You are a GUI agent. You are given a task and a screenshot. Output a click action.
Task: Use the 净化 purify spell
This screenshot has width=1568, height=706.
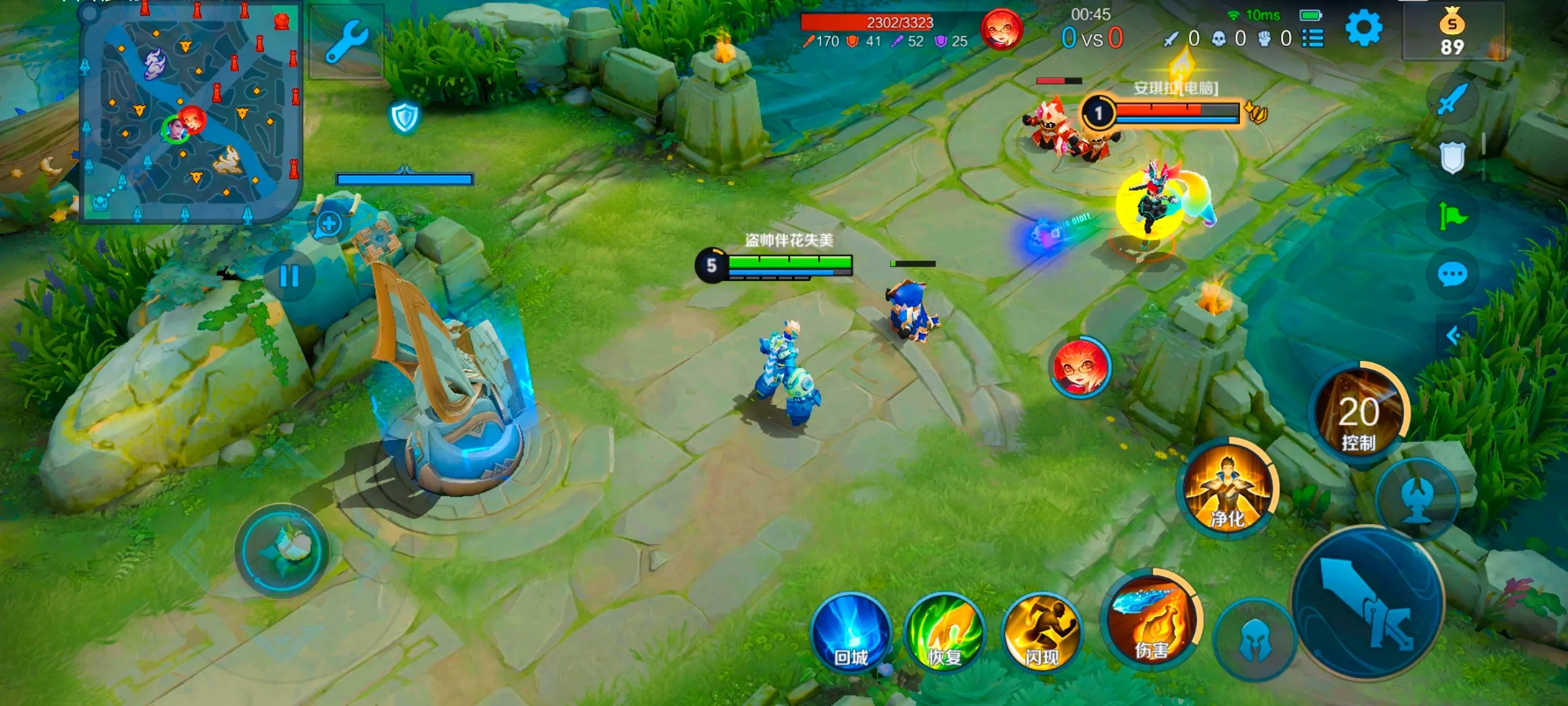[1227, 489]
